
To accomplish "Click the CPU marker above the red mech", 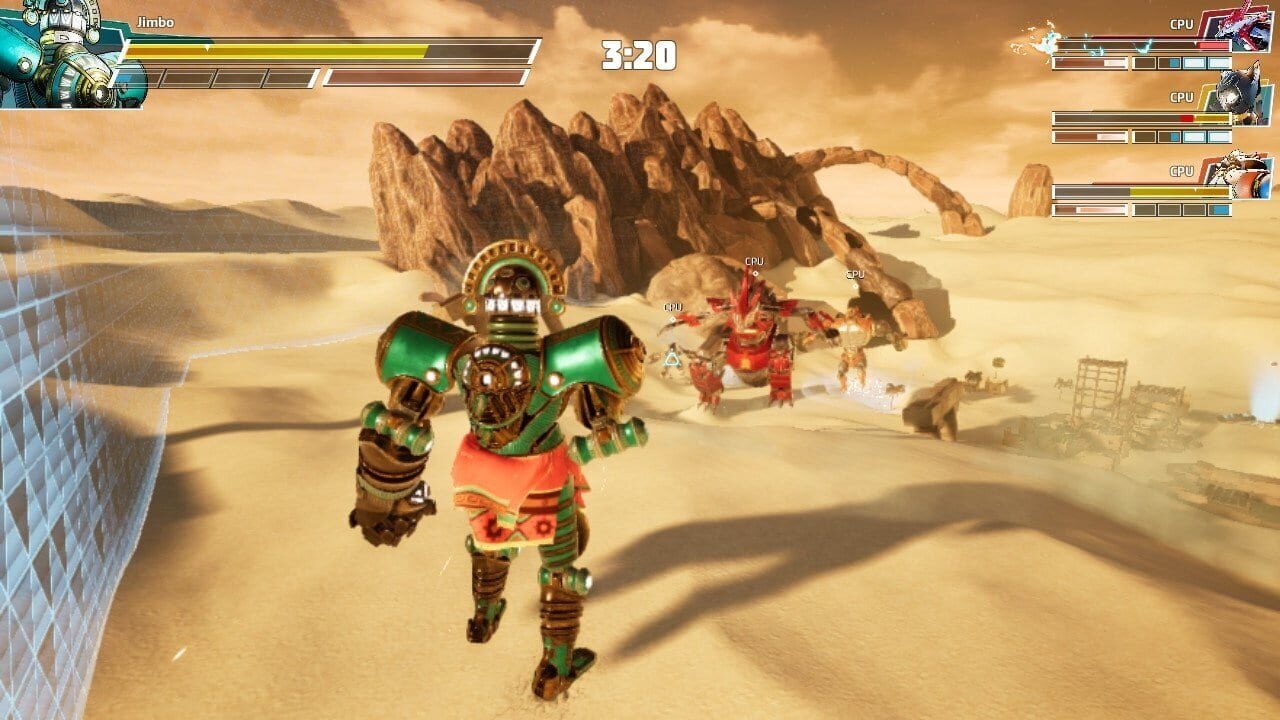I will pos(753,259).
